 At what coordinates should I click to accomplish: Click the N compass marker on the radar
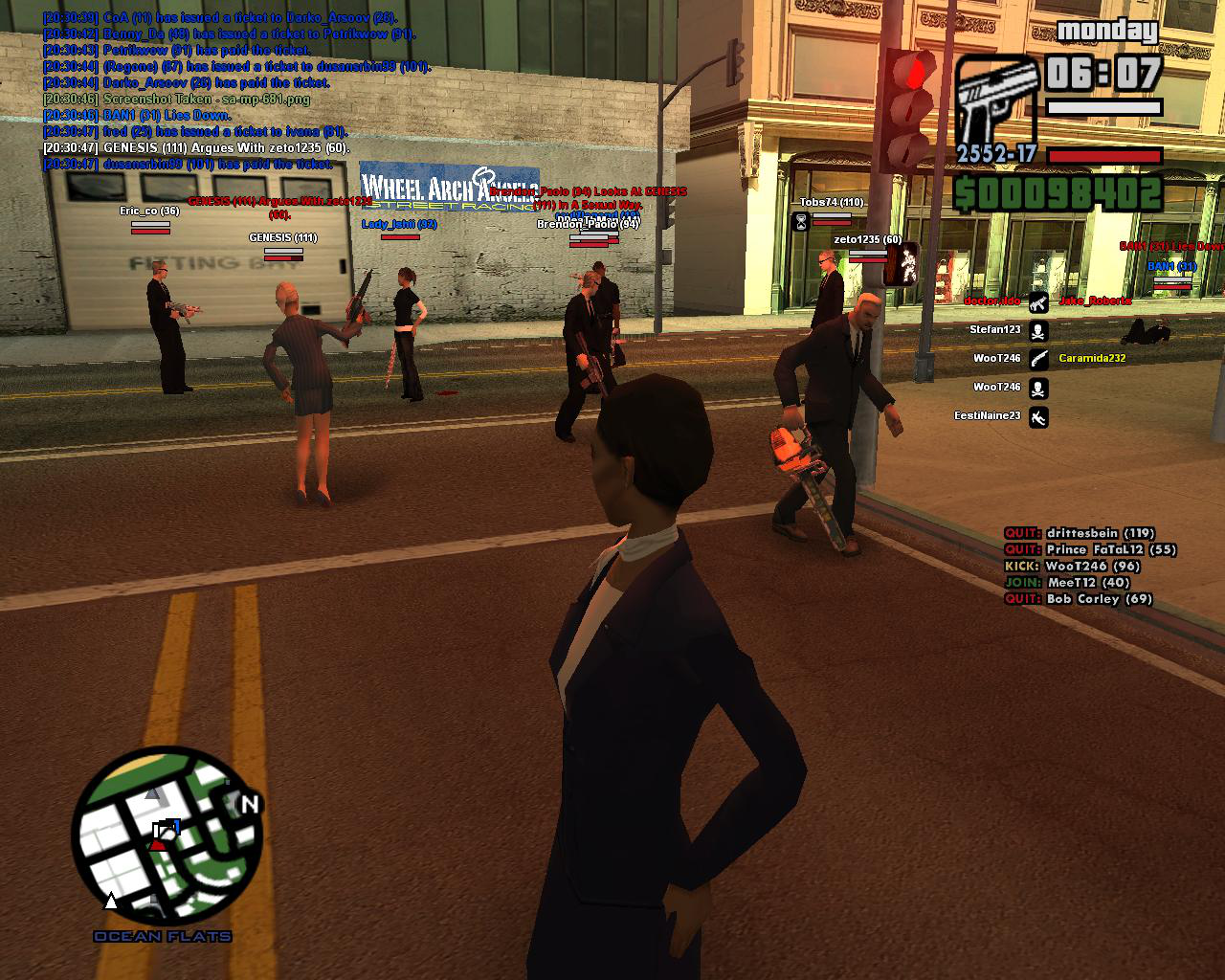pyautogui.click(x=250, y=805)
